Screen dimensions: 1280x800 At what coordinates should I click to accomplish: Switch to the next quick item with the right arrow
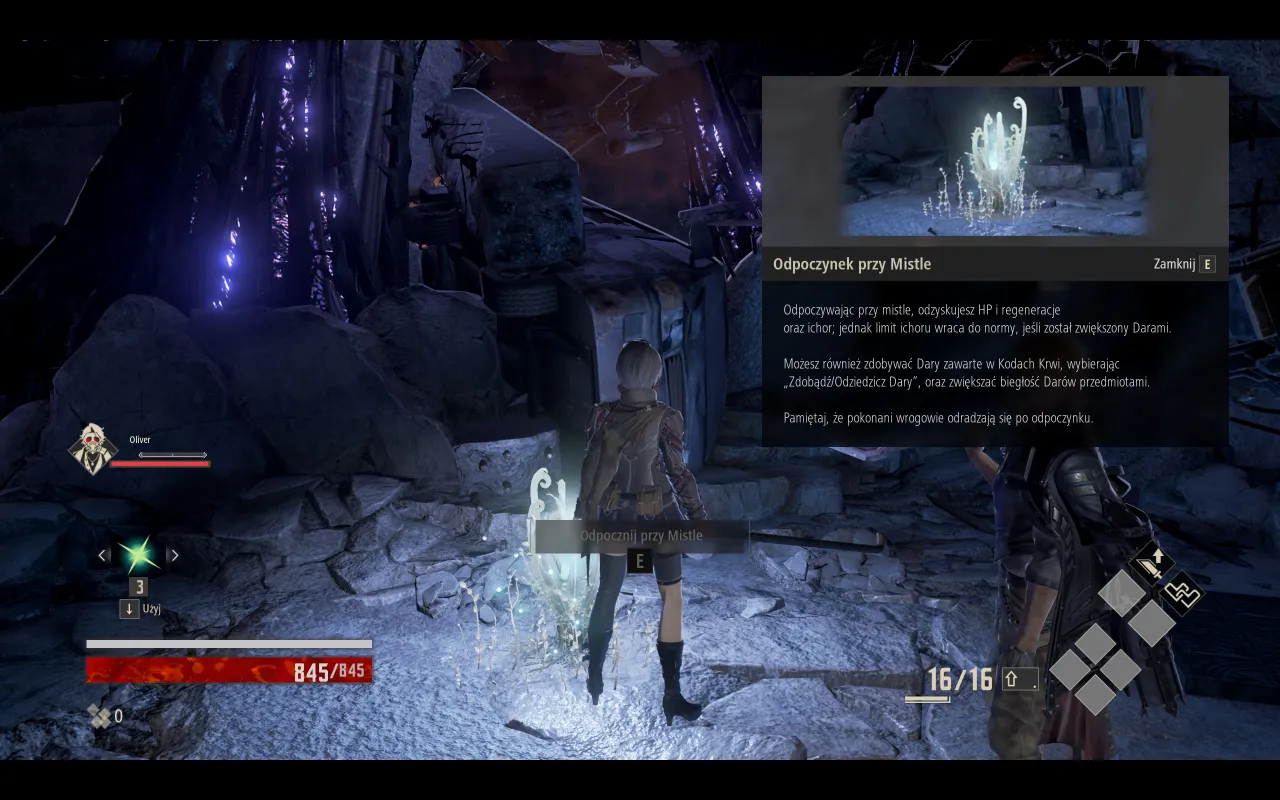click(173, 553)
